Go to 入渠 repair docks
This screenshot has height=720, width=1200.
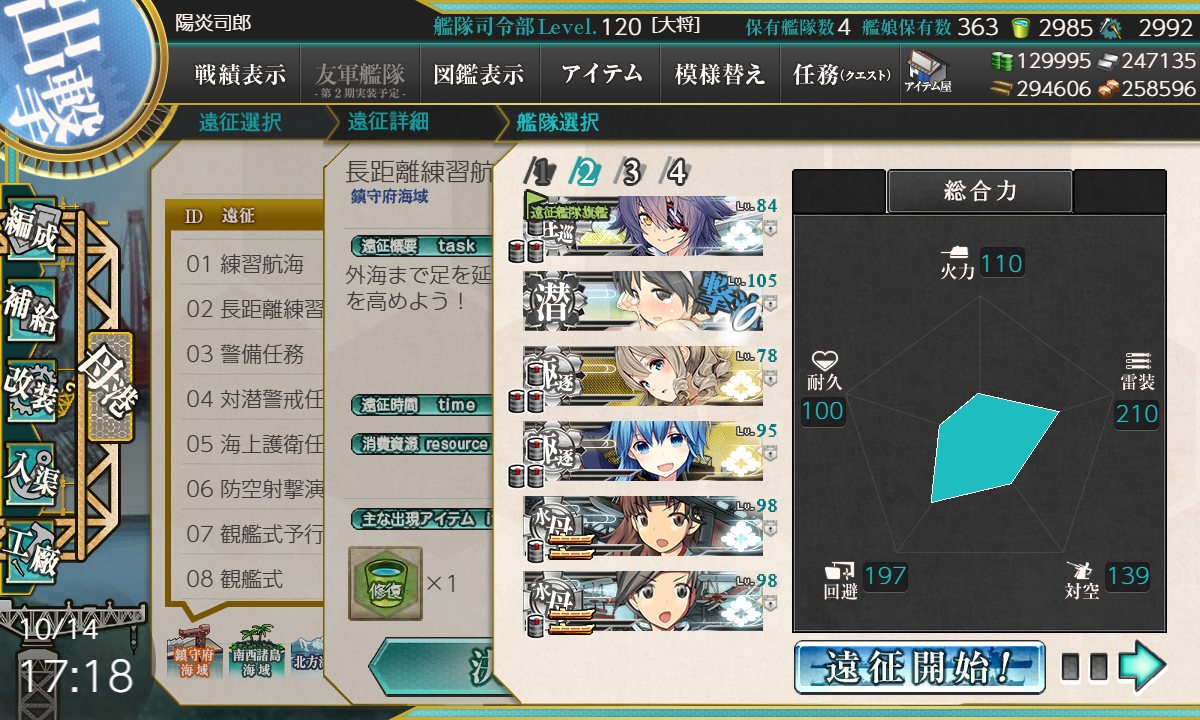point(32,468)
